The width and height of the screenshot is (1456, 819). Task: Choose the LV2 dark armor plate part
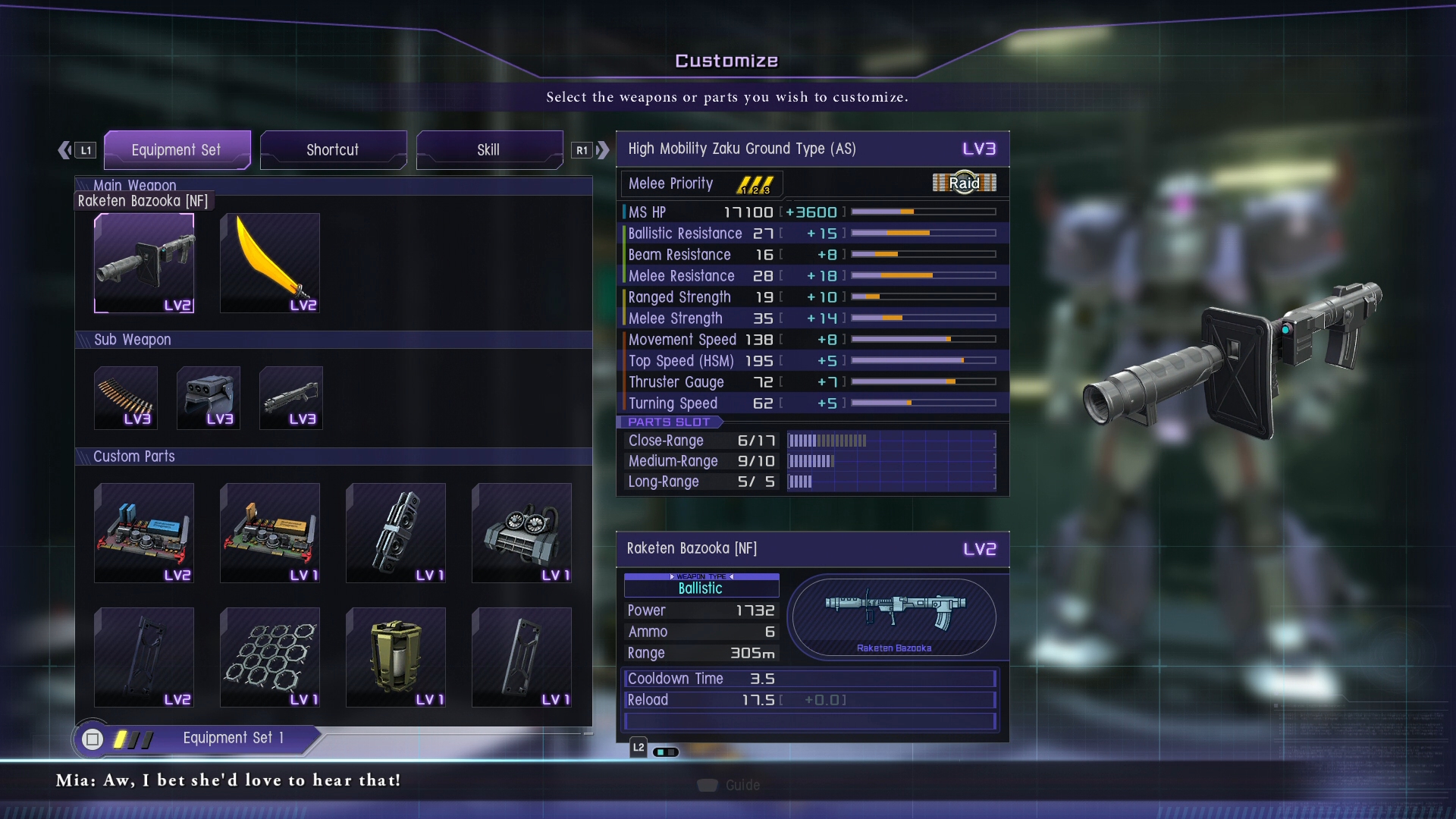[144, 657]
